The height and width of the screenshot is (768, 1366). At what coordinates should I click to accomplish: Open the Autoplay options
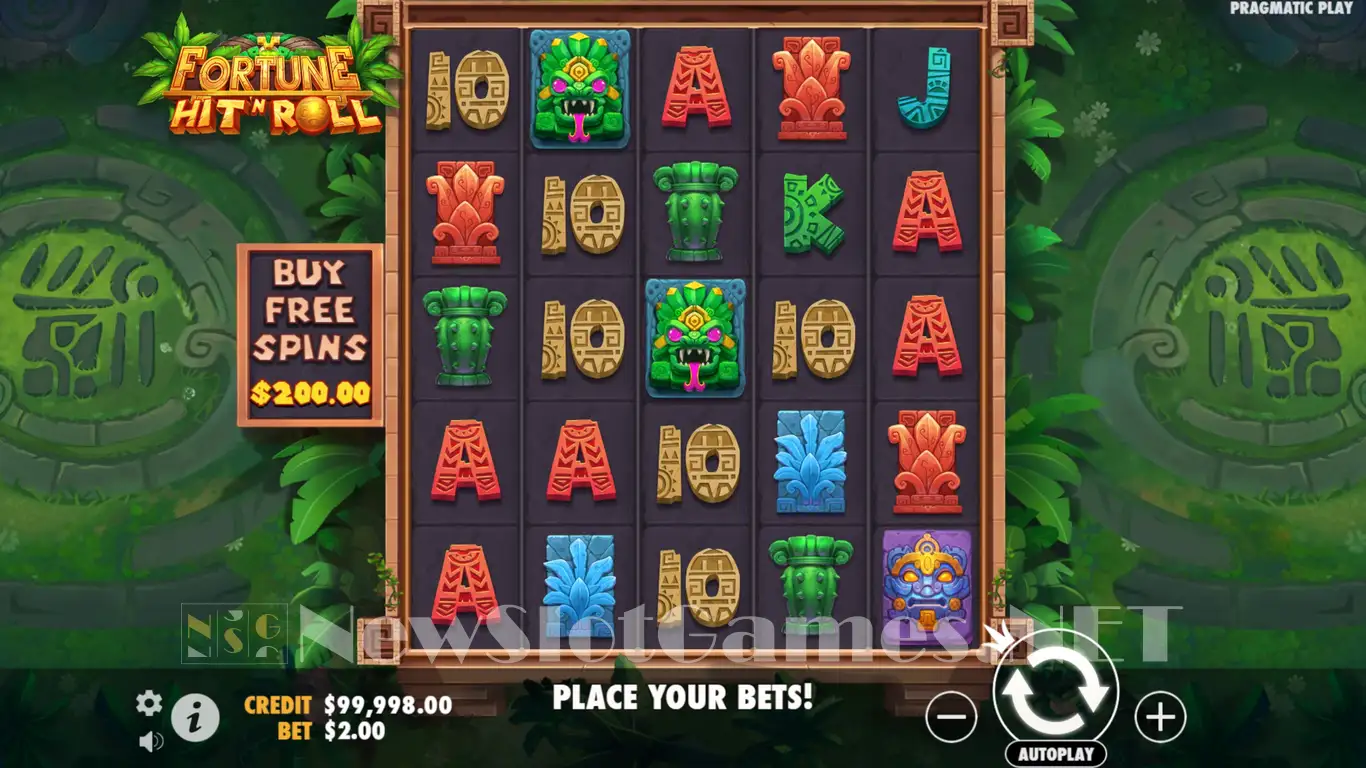point(1056,754)
